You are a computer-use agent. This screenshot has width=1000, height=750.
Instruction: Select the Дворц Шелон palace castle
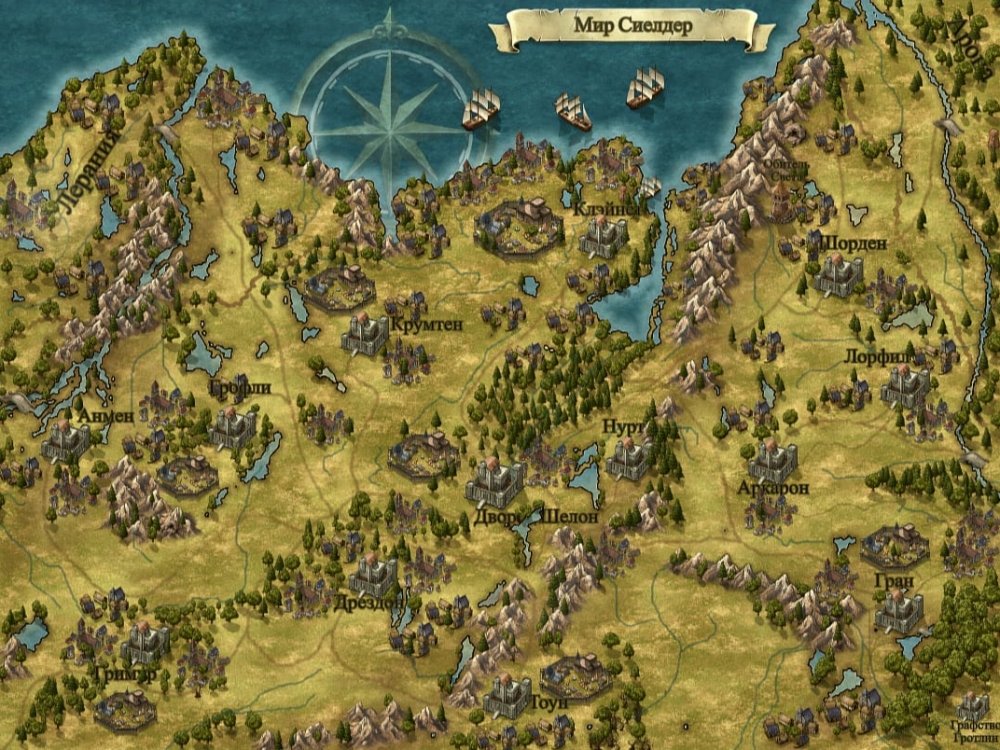pos(496,482)
